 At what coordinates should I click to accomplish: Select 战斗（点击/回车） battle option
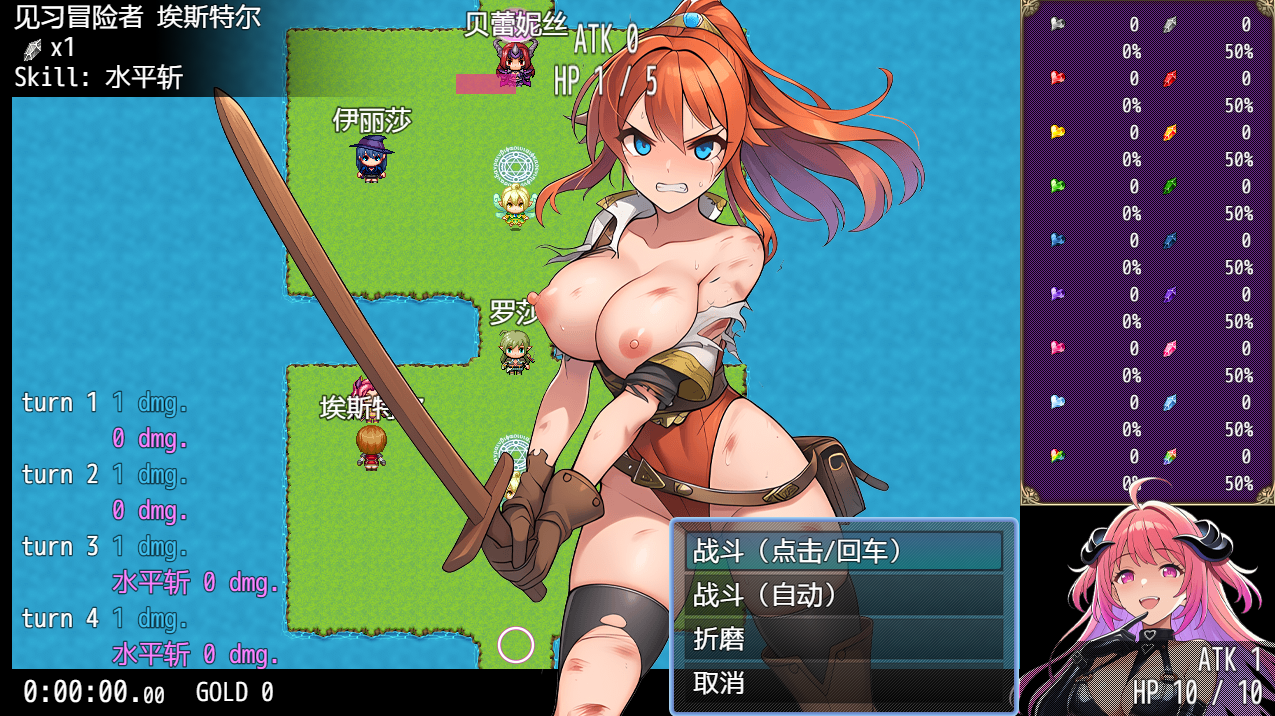coord(843,551)
